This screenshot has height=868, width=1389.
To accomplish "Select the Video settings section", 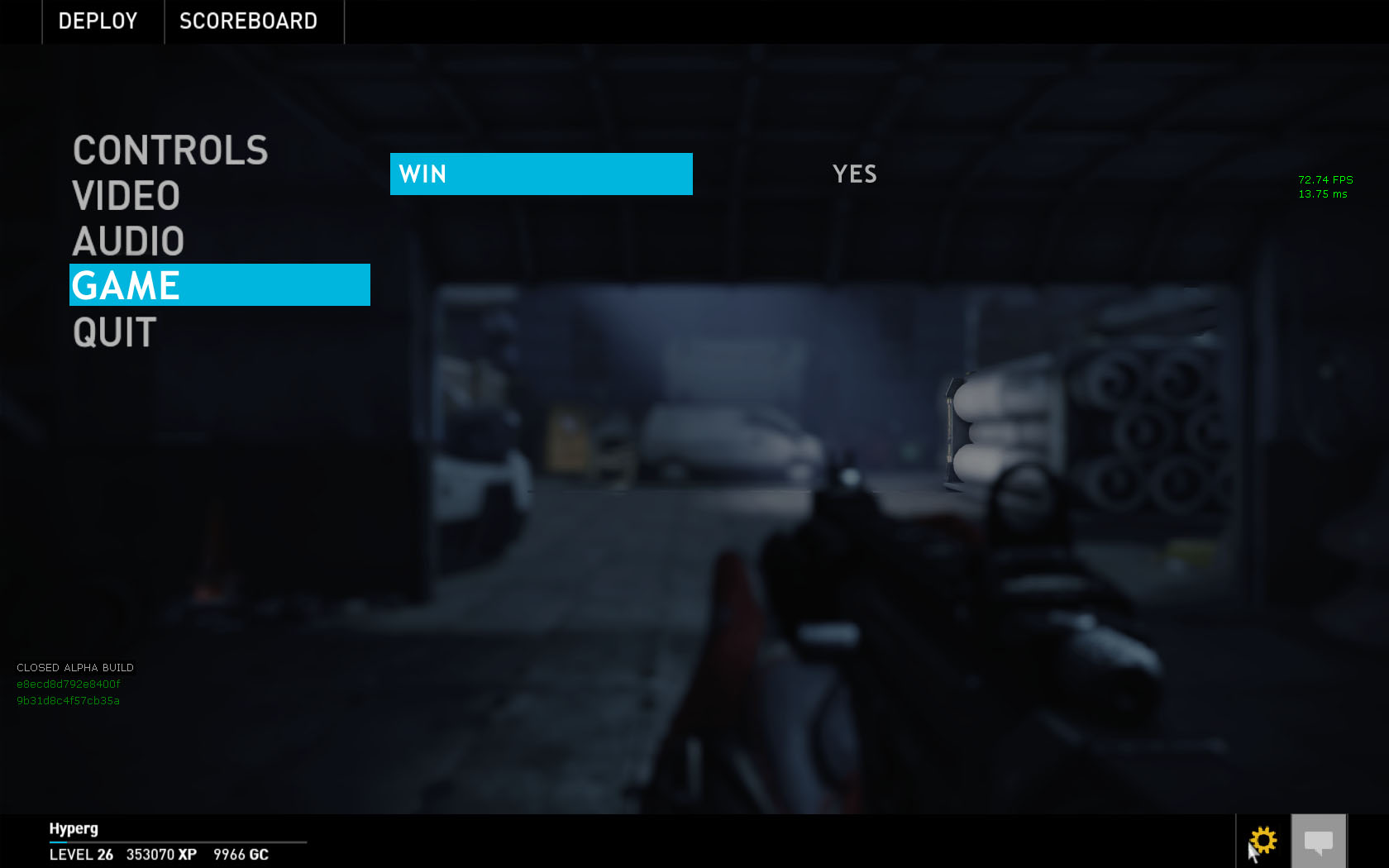I will (126, 196).
